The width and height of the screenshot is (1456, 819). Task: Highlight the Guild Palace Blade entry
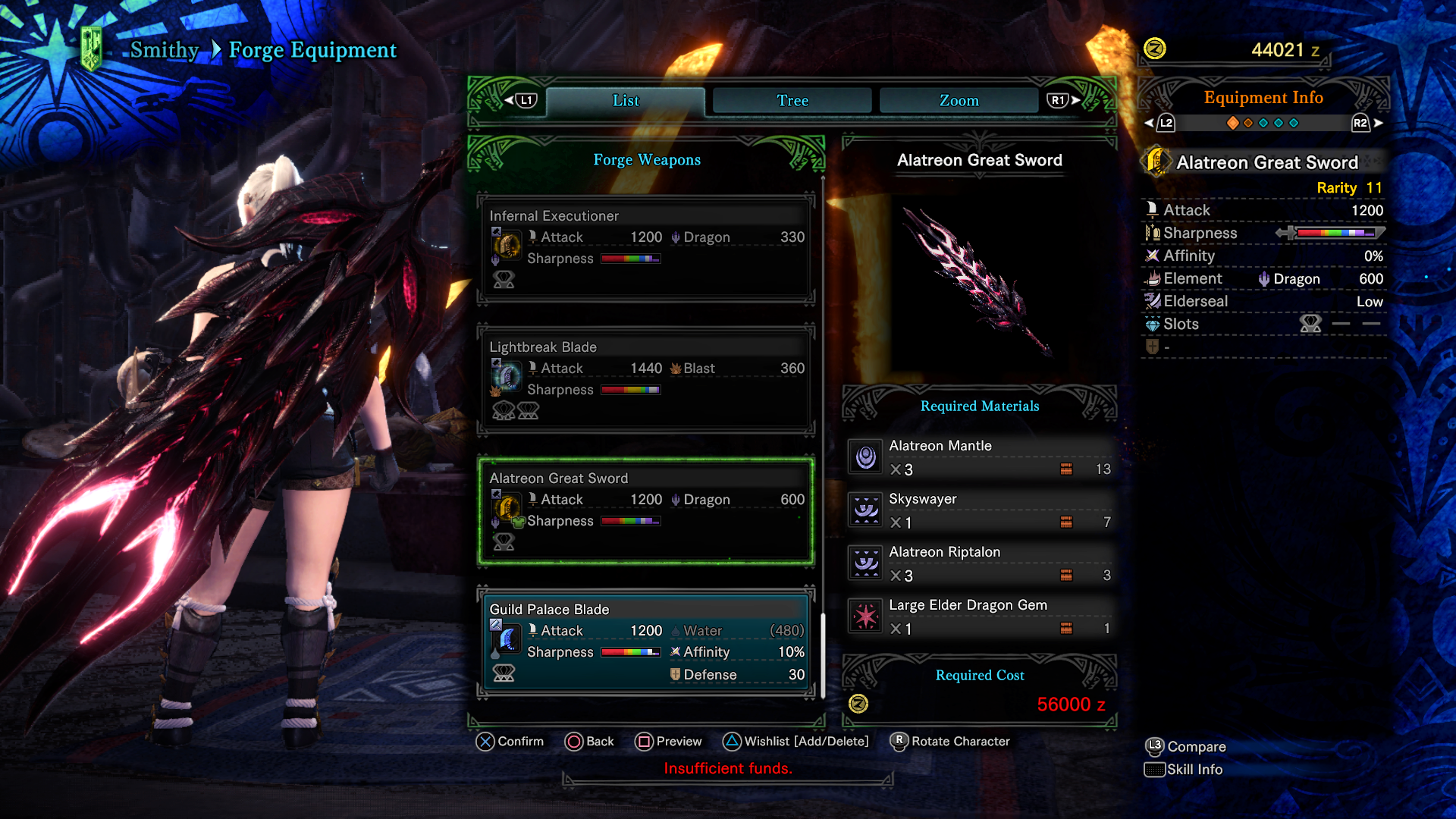point(646,642)
